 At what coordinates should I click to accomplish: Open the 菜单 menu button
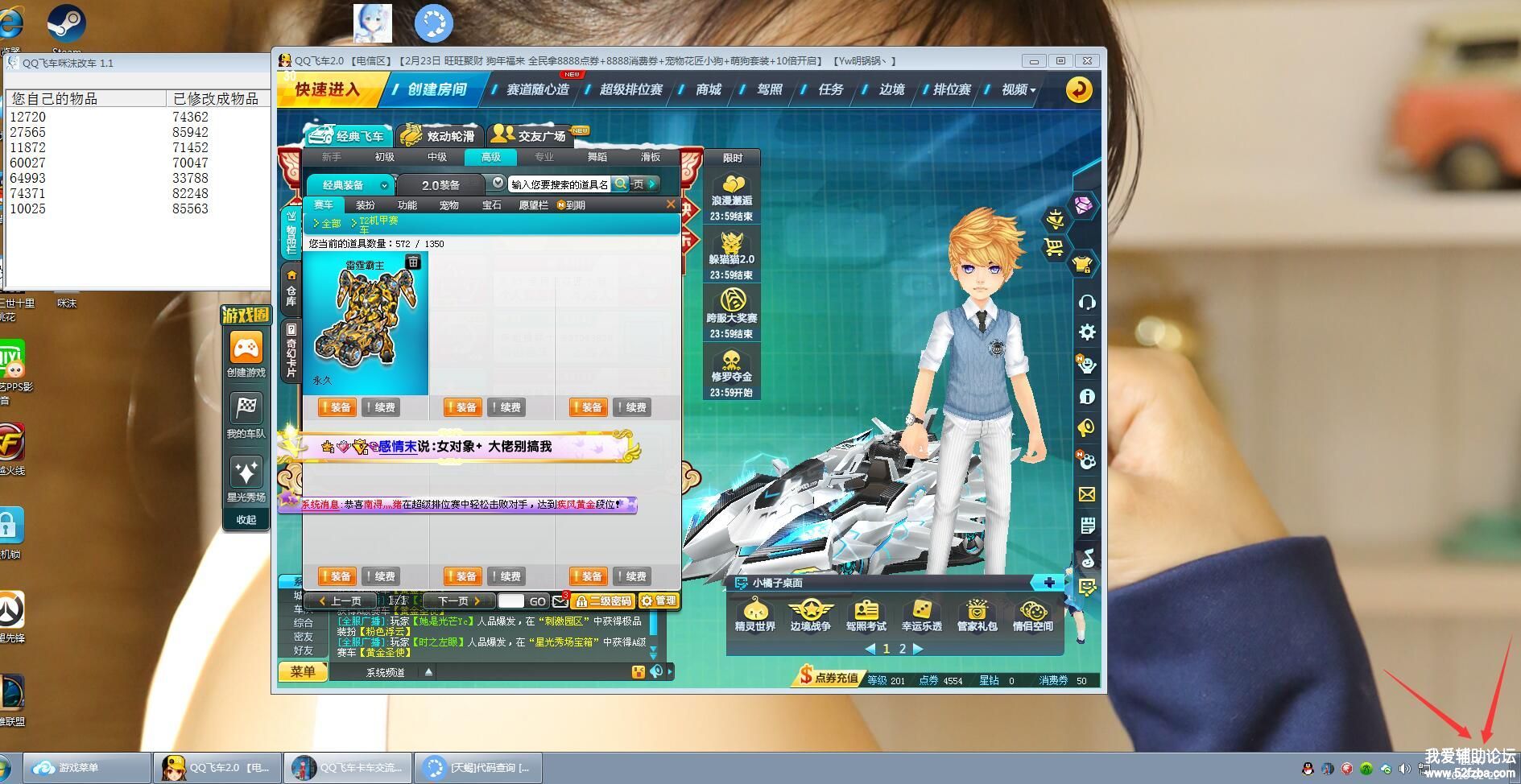tap(303, 672)
